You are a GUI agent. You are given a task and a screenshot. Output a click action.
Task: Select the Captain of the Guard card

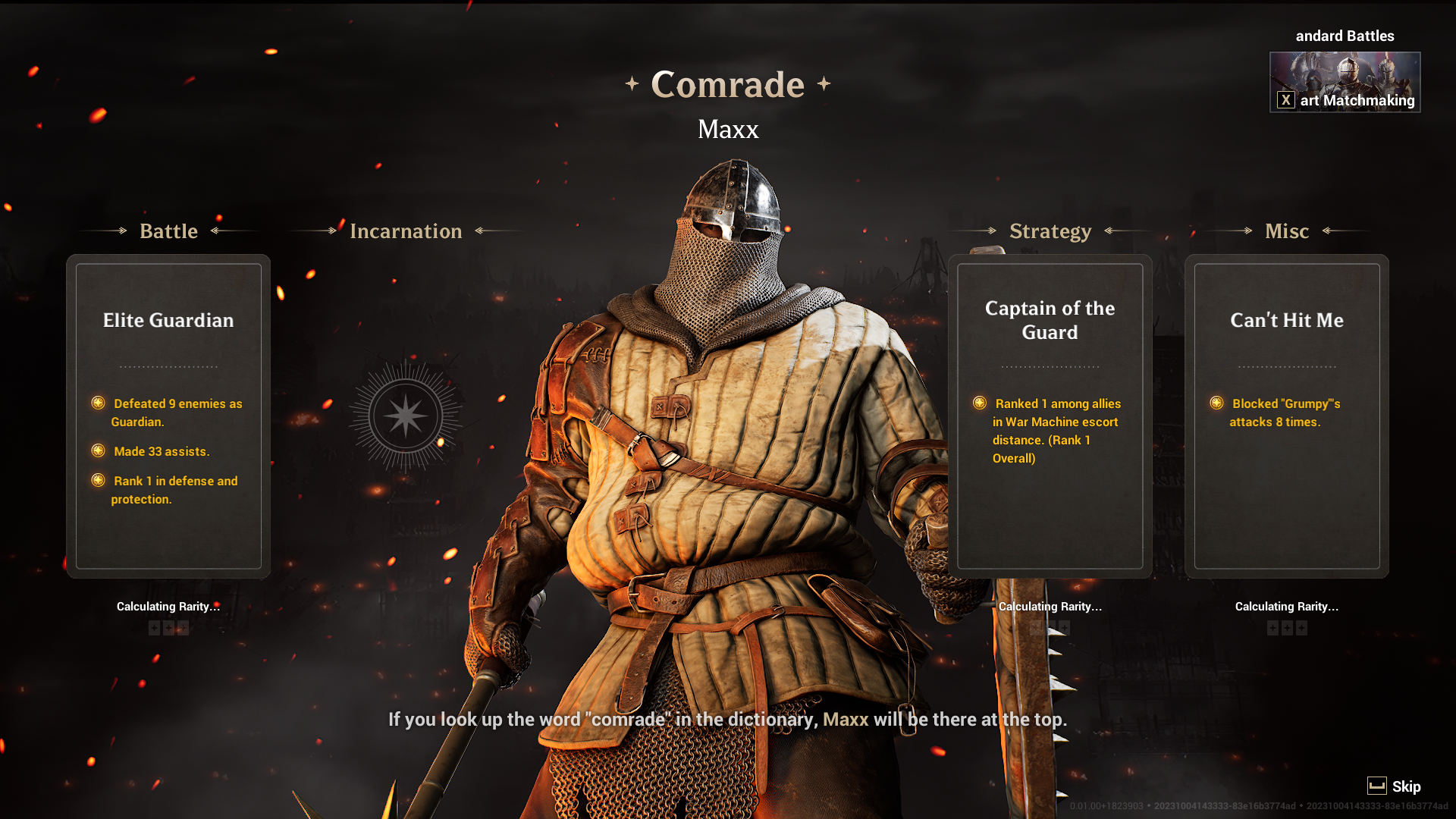(1050, 416)
